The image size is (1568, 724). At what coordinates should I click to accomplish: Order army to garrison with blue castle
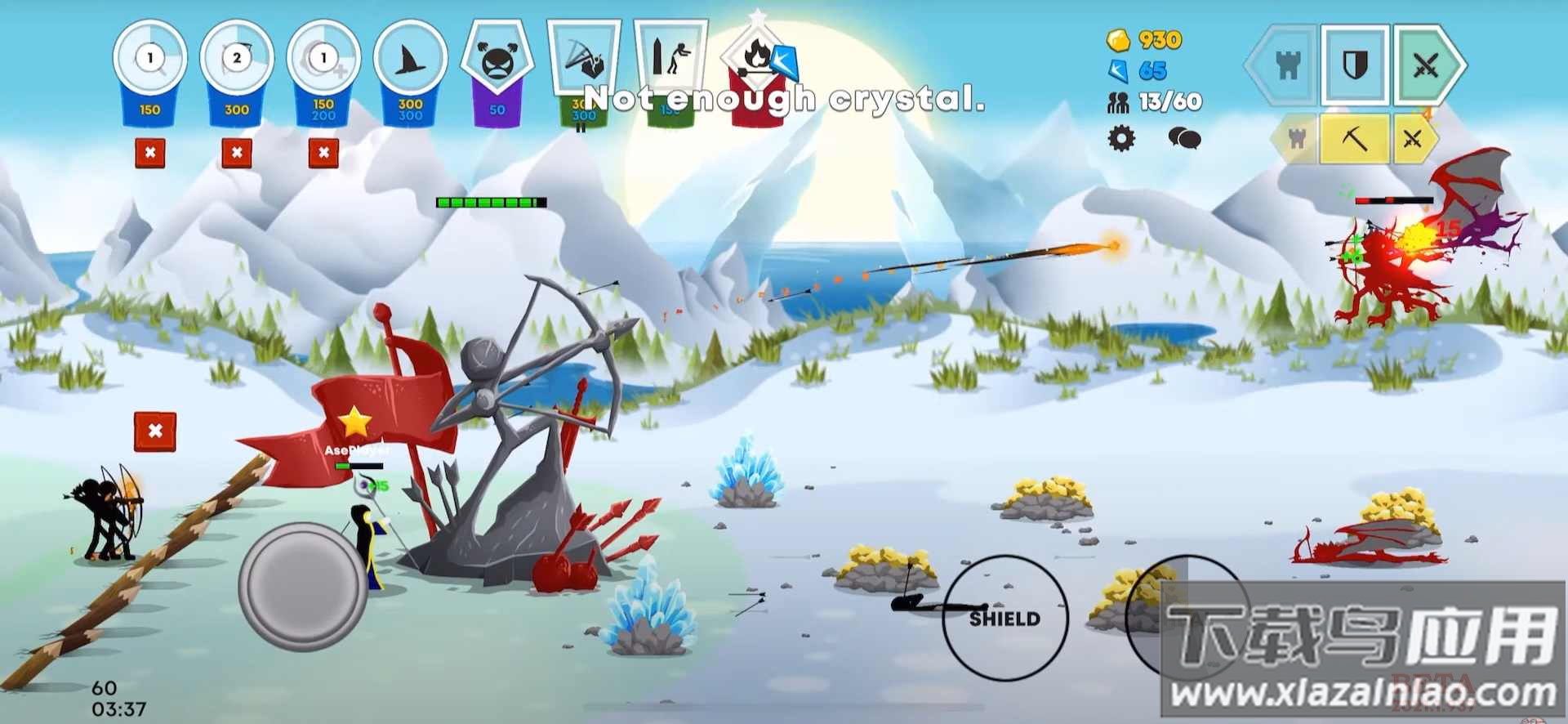tap(1287, 65)
